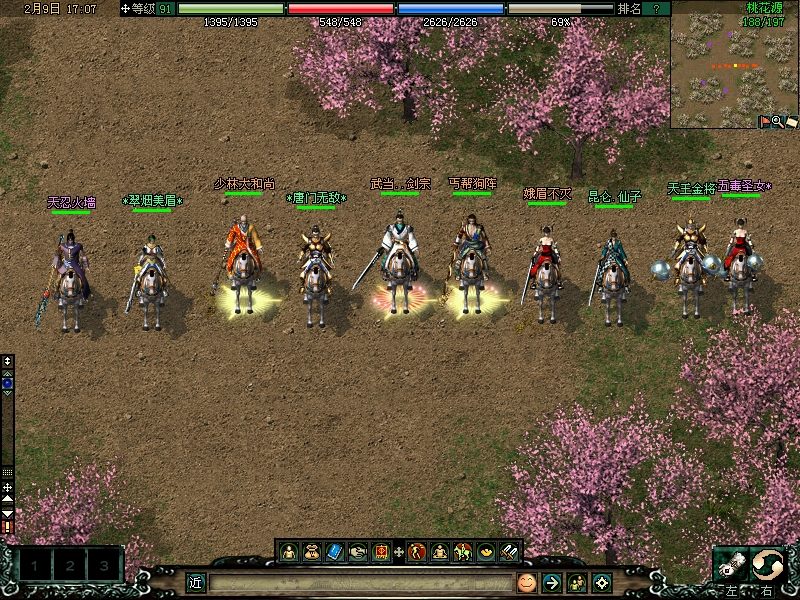Click the handshake trade icon
800x600 pixels.
(358, 551)
